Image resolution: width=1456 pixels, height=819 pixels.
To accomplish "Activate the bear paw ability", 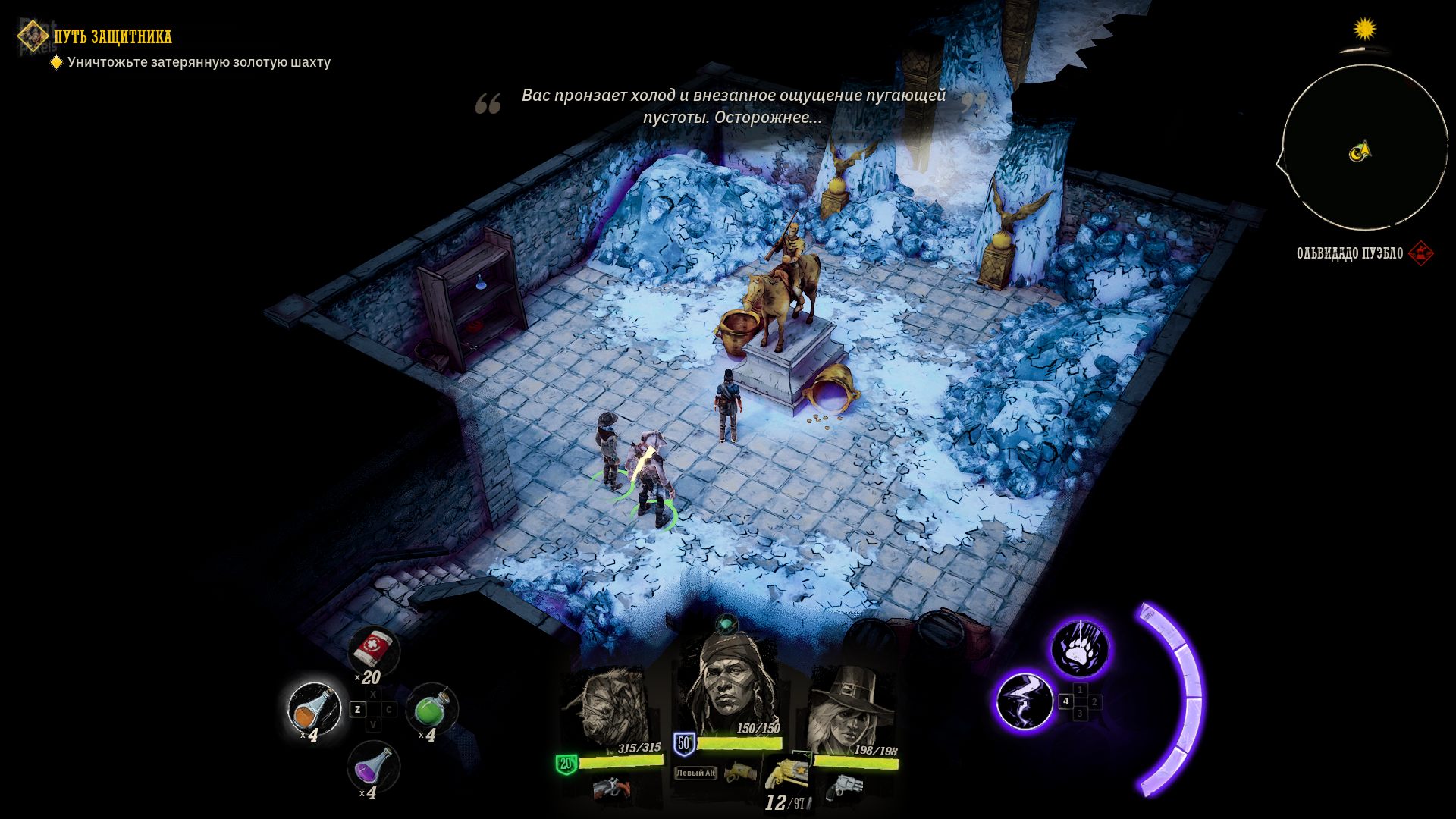I will point(1079,648).
